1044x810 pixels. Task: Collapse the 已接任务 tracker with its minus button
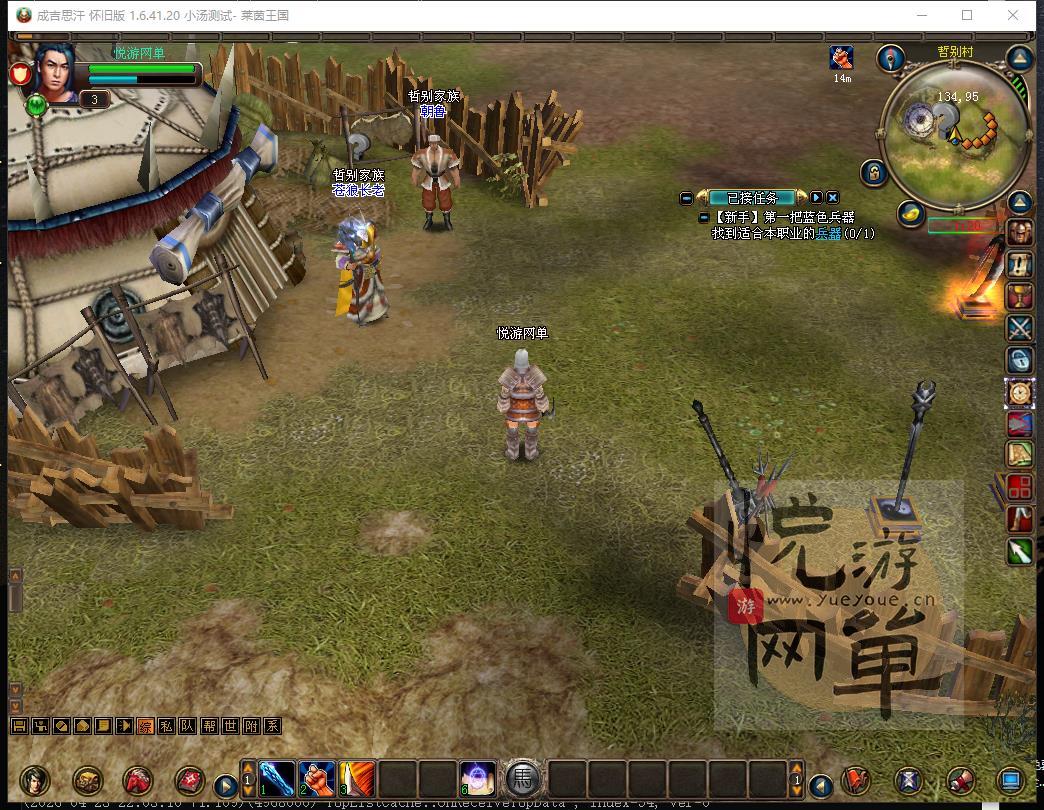click(x=686, y=198)
